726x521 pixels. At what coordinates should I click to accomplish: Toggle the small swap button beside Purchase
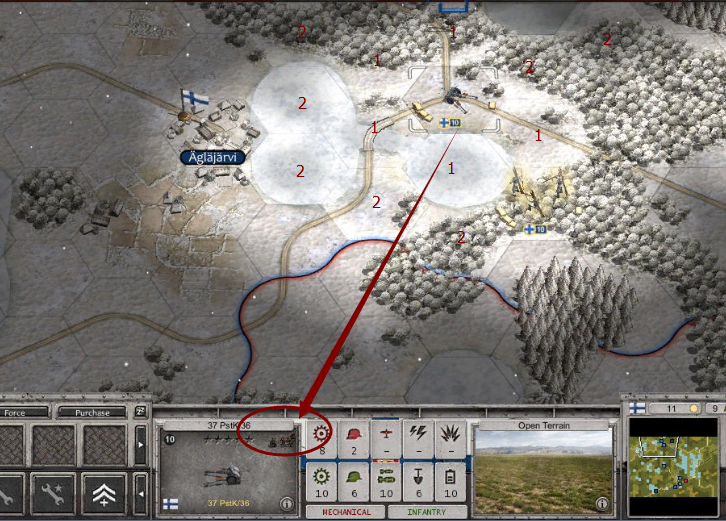pyautogui.click(x=141, y=412)
